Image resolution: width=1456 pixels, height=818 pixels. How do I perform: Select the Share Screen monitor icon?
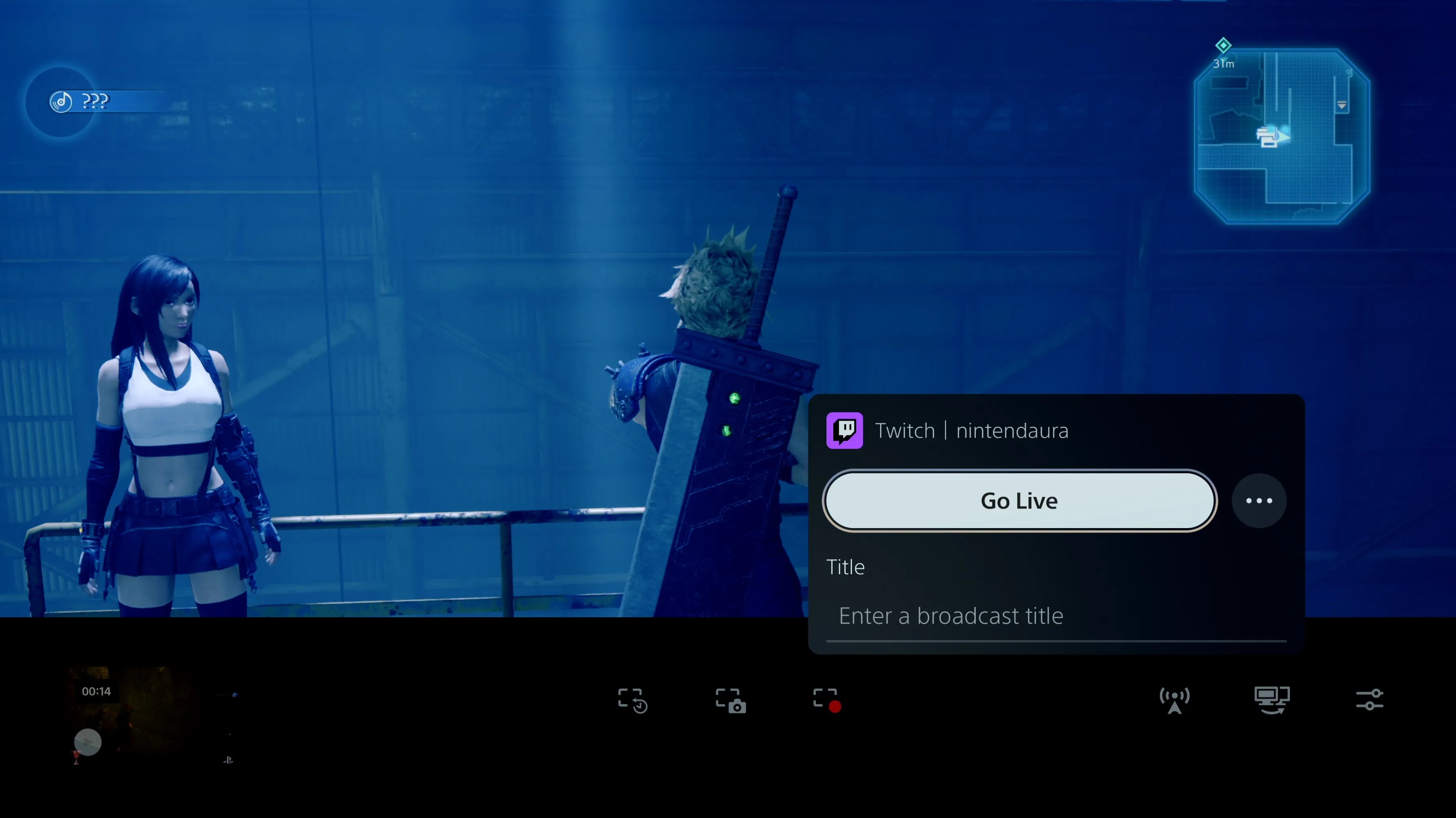coord(1272,700)
